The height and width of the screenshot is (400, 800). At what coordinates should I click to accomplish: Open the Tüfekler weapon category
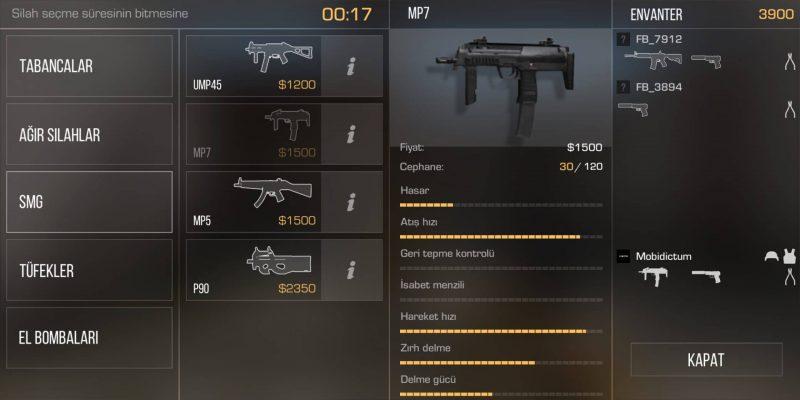[x=88, y=270]
